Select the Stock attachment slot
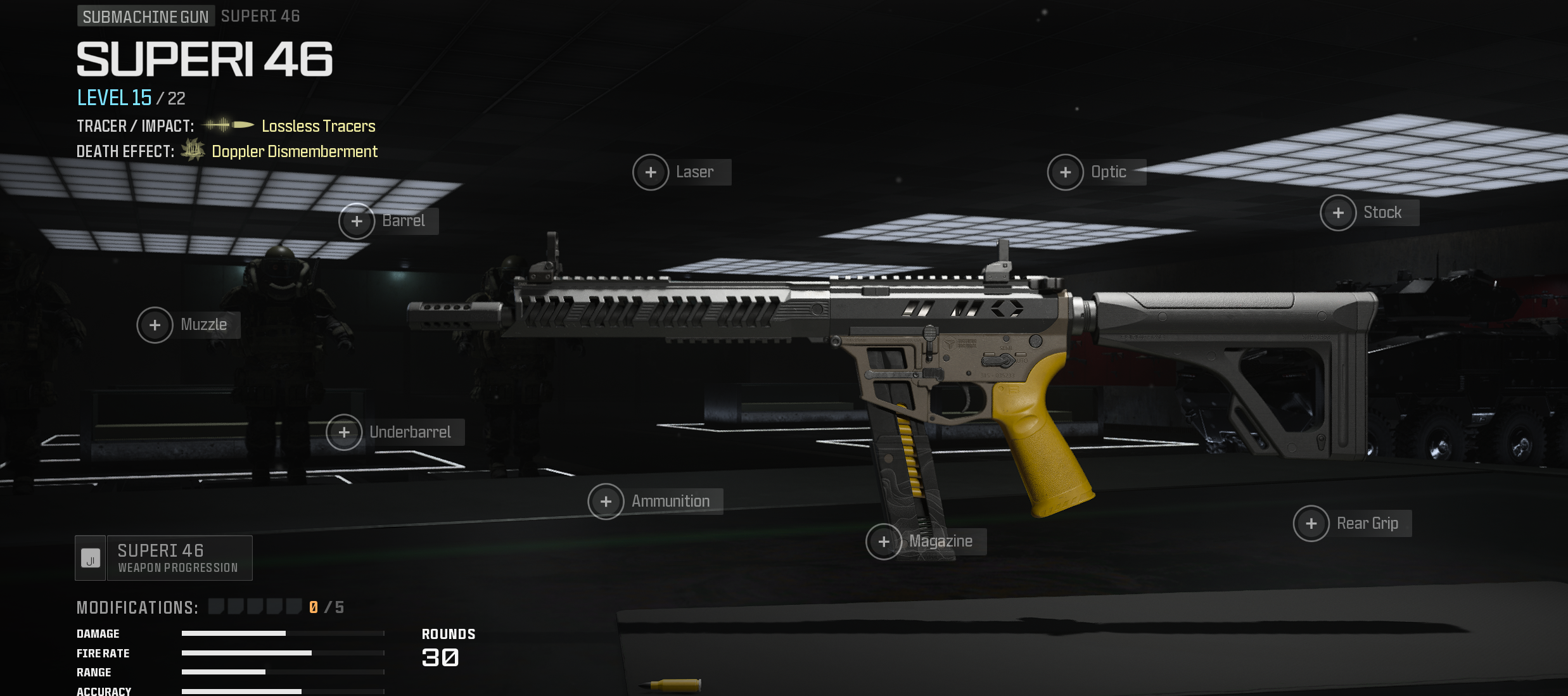 (x=1338, y=213)
